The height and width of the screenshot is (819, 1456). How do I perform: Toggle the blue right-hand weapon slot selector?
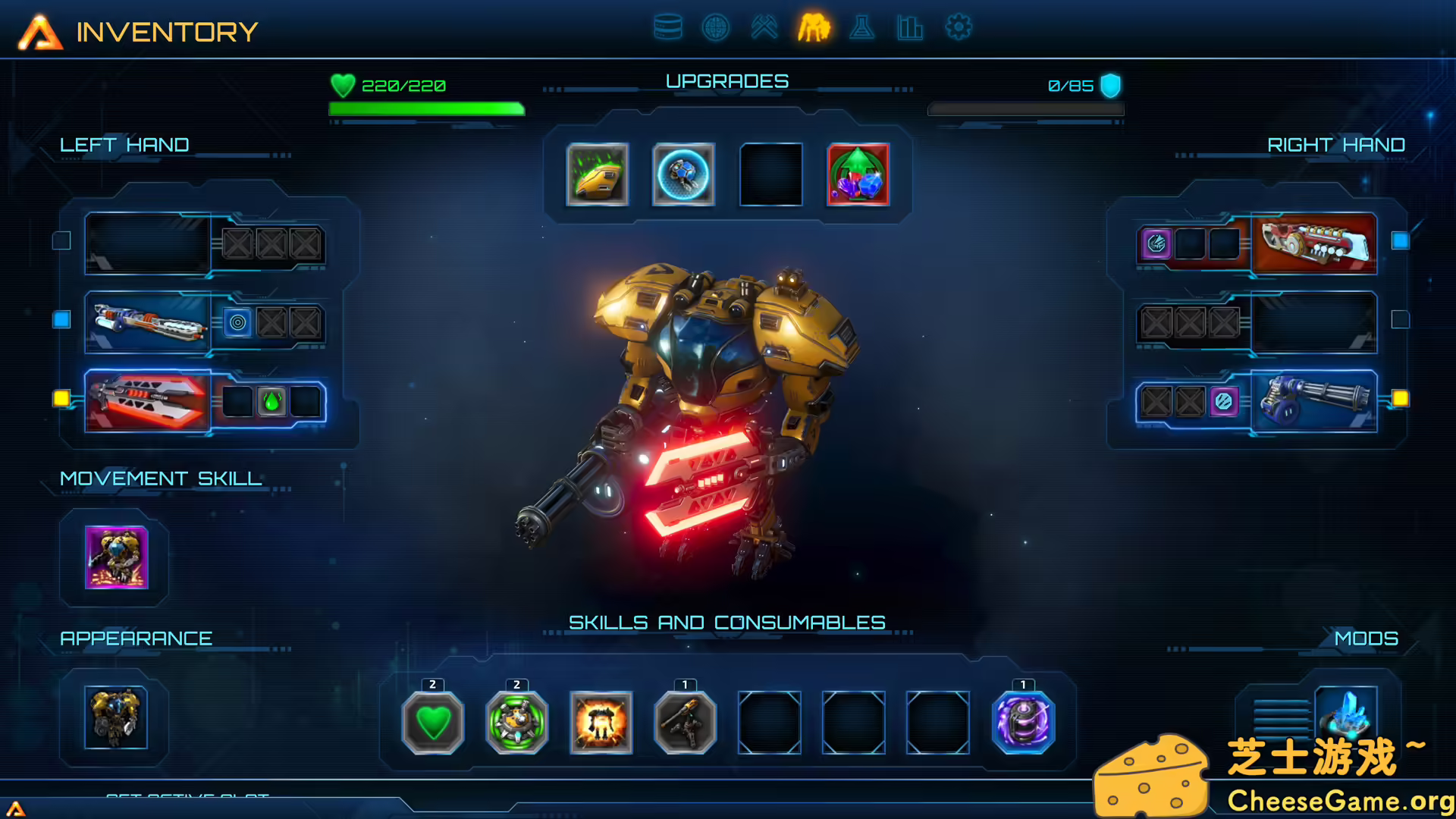1401,241
